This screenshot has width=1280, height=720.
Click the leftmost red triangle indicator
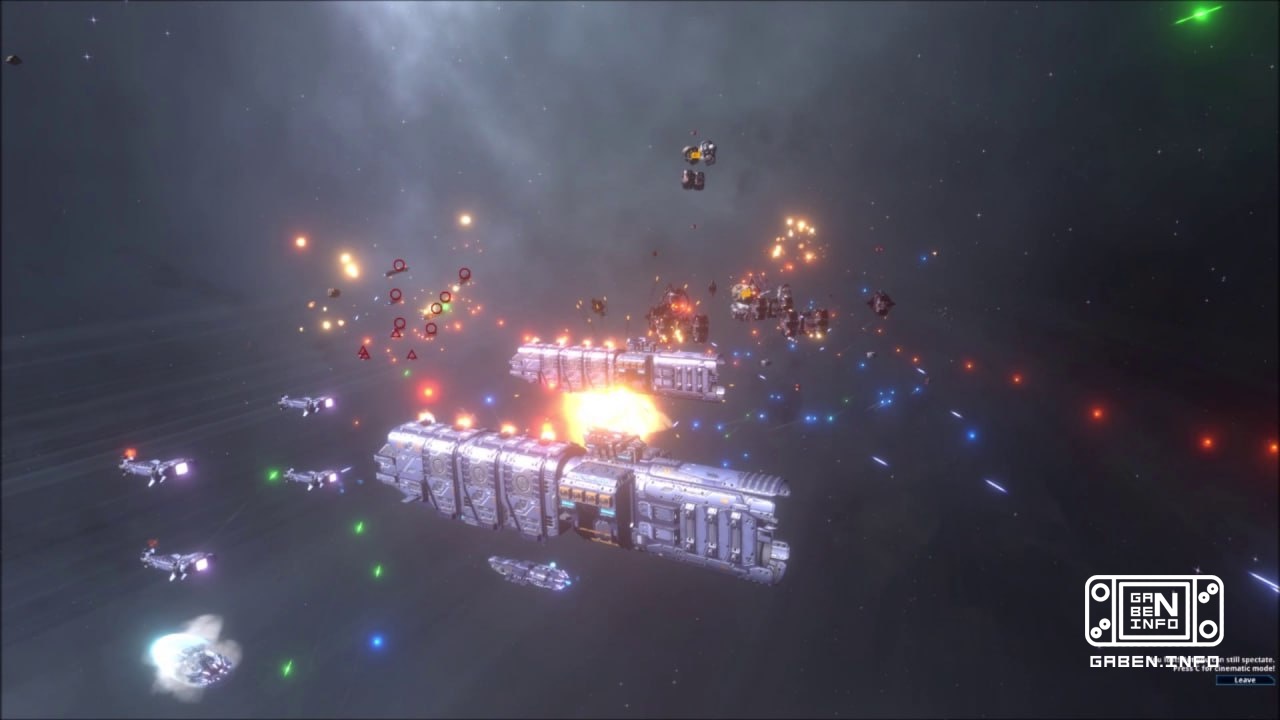pyautogui.click(x=363, y=352)
